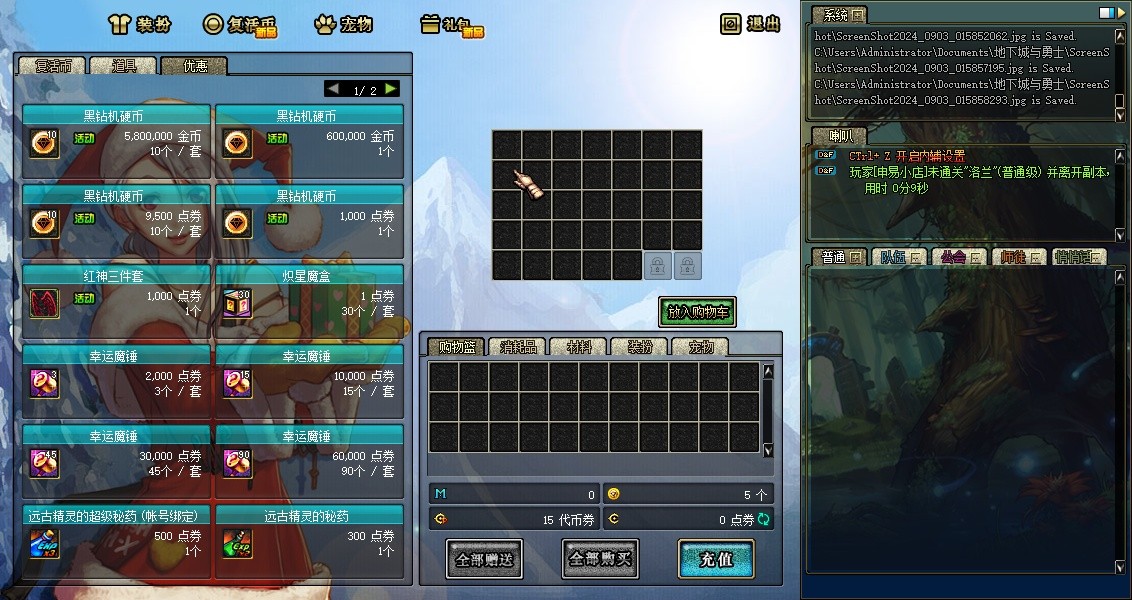The height and width of the screenshot is (600, 1132).
Task: Switch to the 材料 basket tab
Action: 579,347
